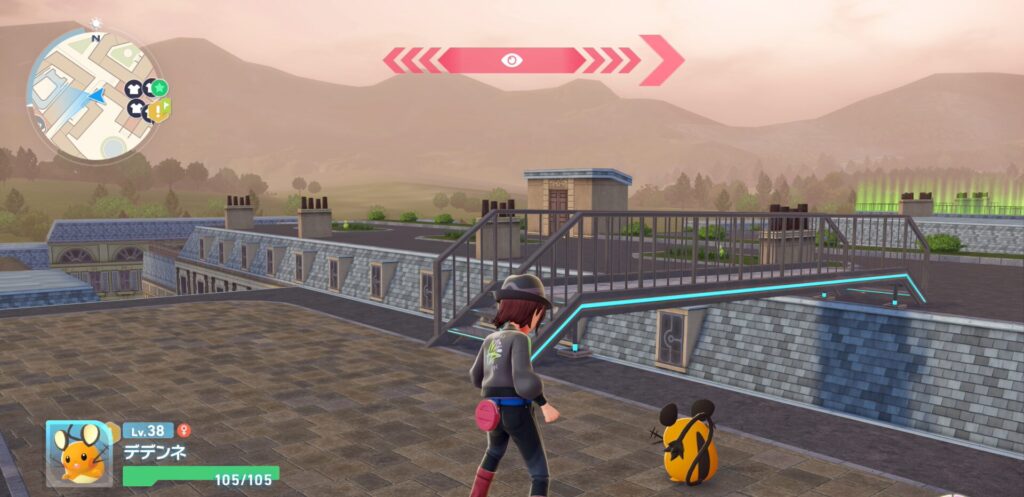
Task: Select Dedenne's portrait in the party panel
Action: click(x=80, y=454)
